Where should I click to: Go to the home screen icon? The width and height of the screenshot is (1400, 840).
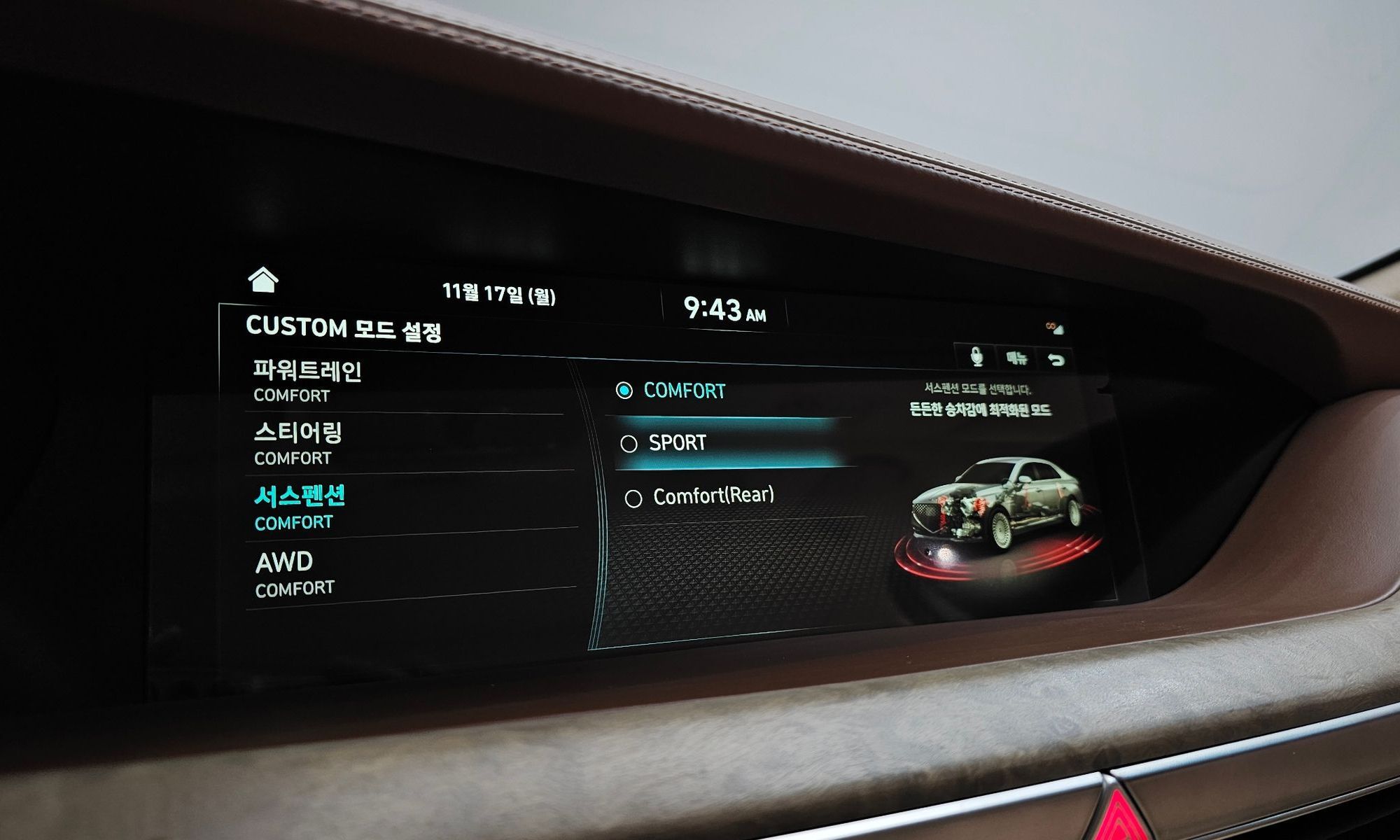pos(263,279)
